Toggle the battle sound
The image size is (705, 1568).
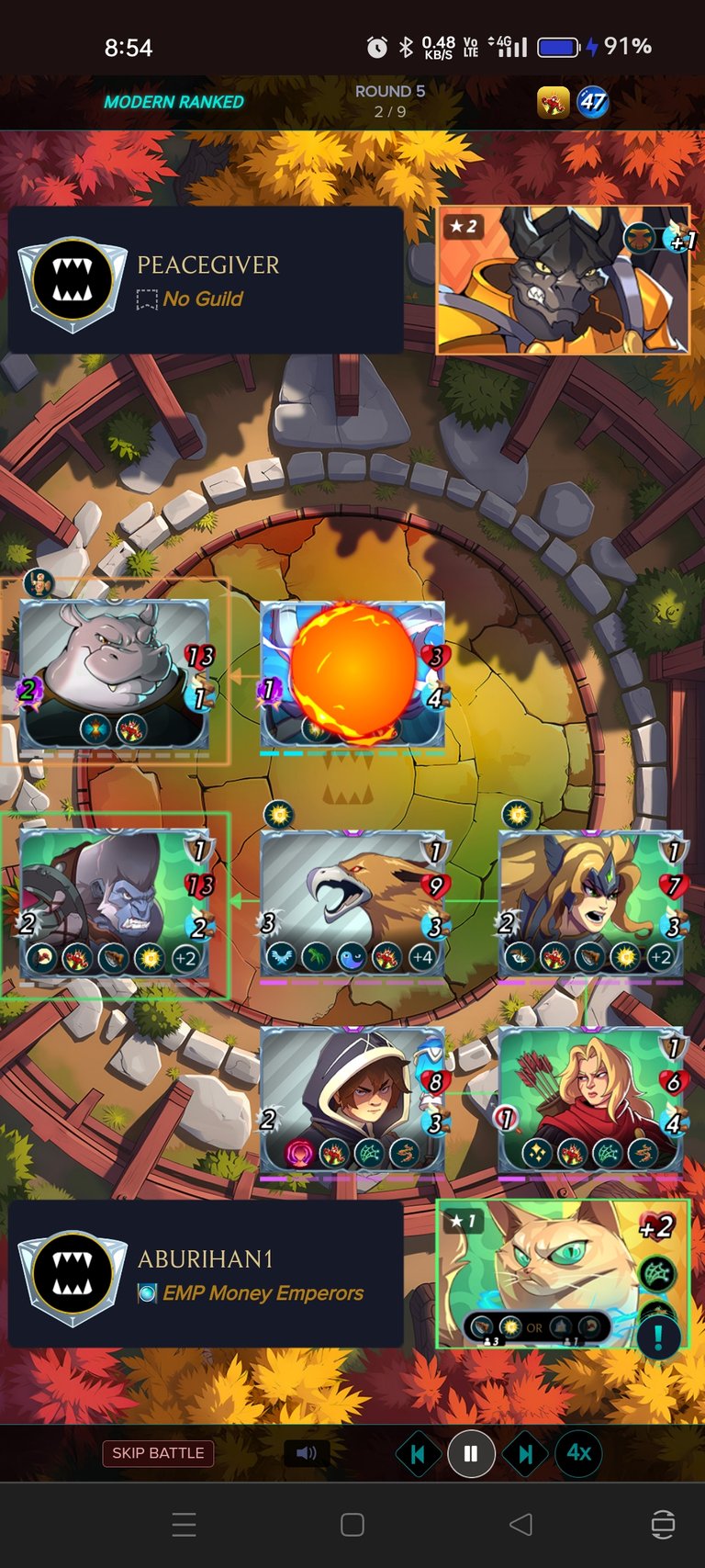tap(307, 1453)
